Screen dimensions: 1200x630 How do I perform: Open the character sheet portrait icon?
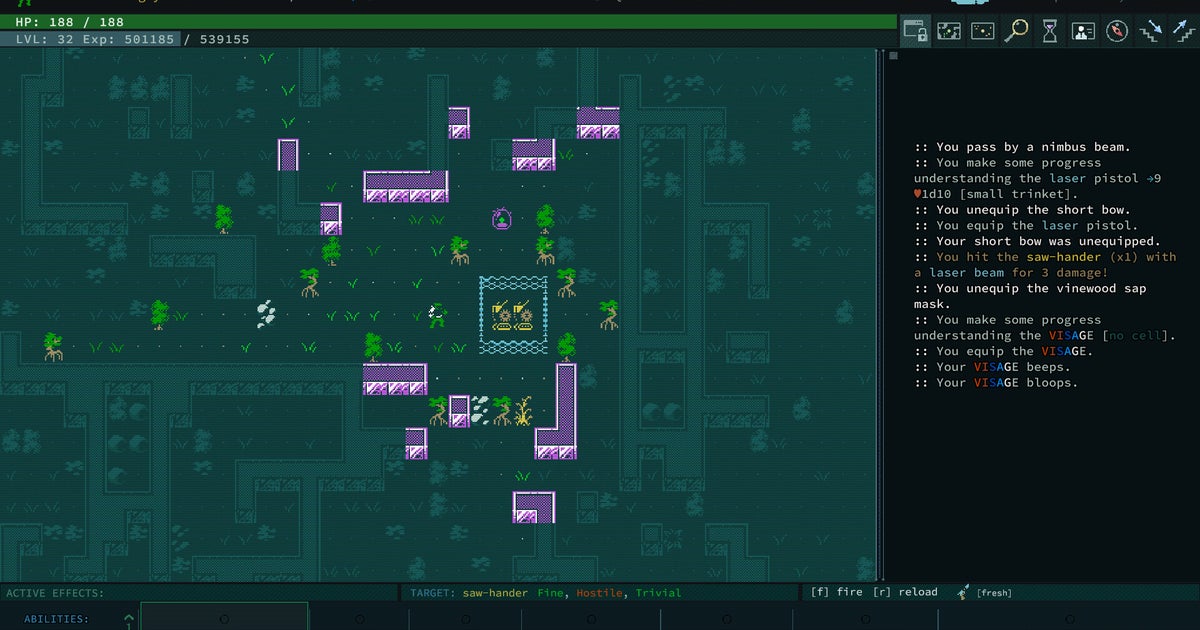click(x=1083, y=31)
